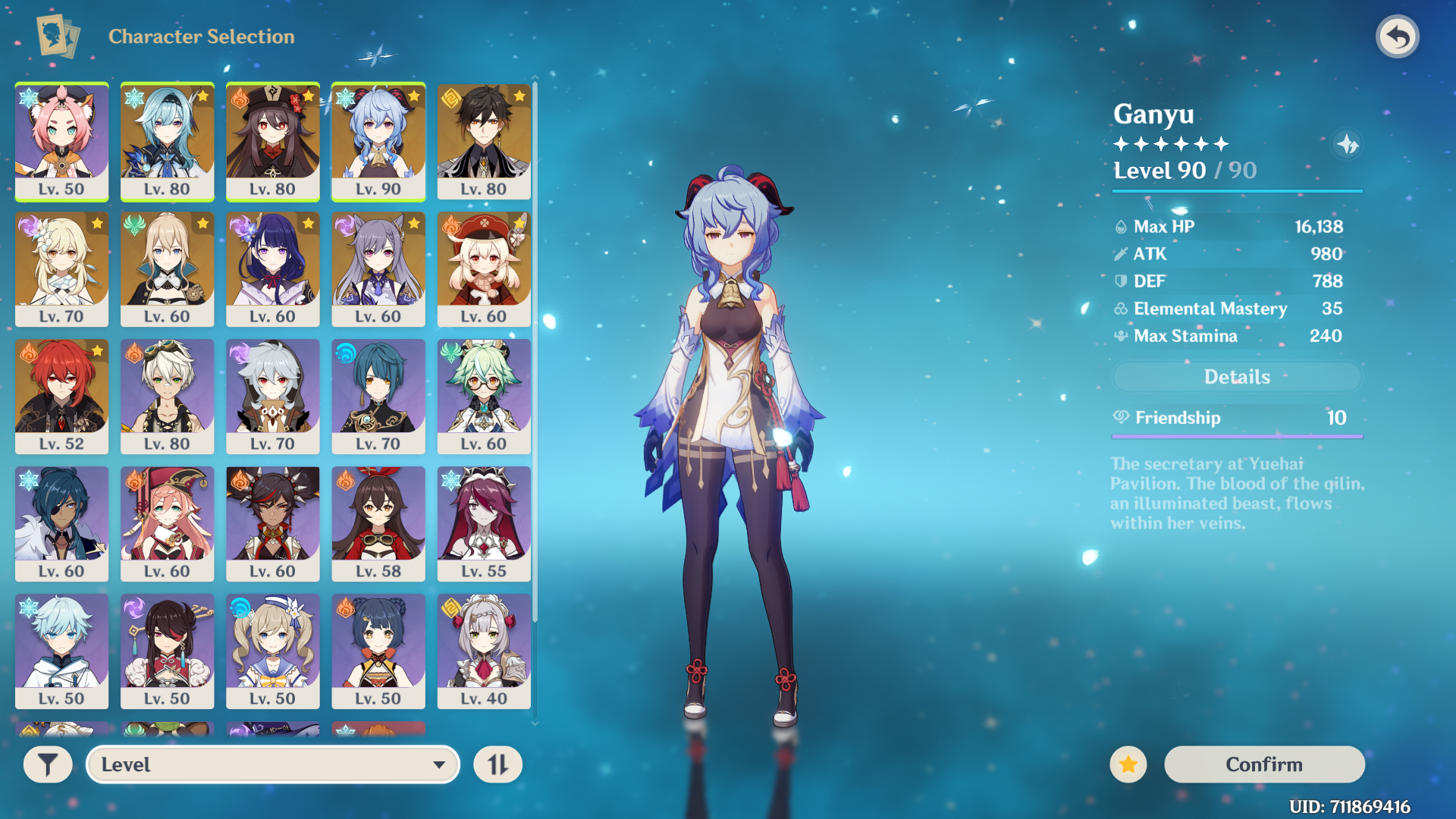Click the sort order arrows icon
This screenshot has height=819, width=1456.
point(498,764)
